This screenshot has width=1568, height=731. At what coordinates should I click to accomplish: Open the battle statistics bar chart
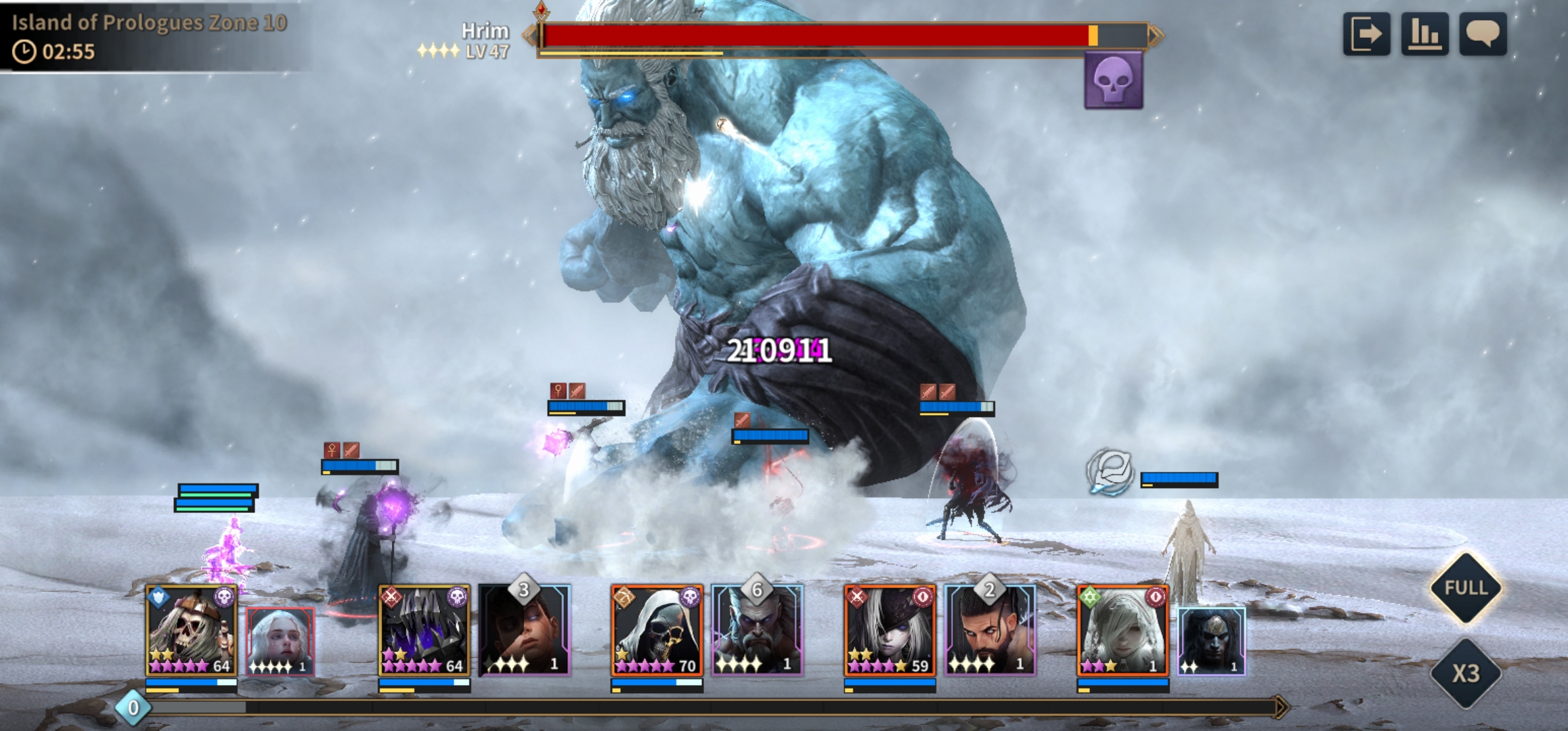pos(1424,34)
